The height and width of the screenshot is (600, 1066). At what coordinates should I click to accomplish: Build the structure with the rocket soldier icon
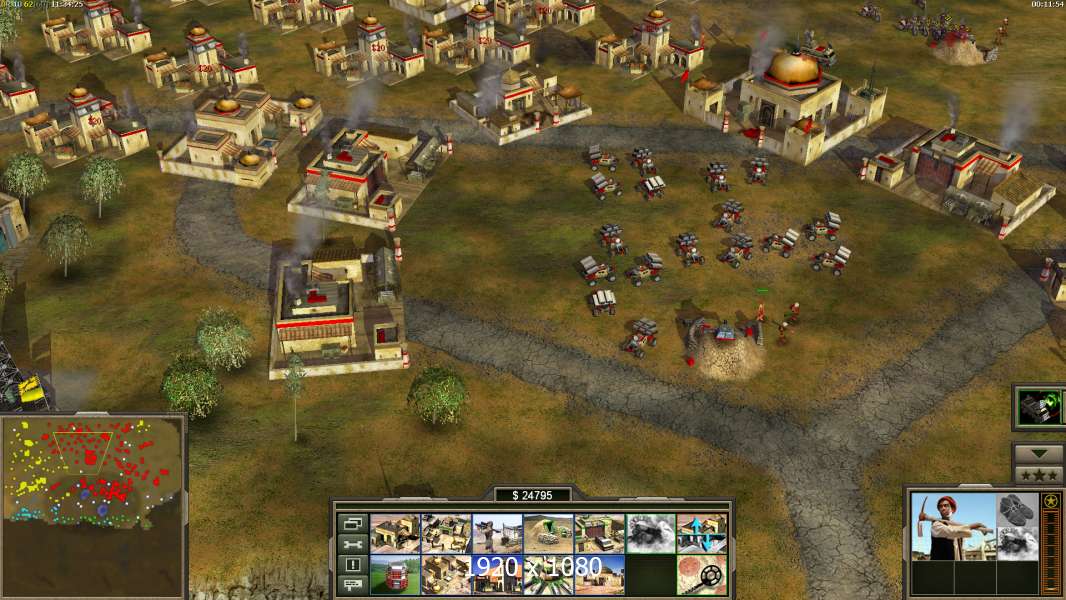point(497,534)
